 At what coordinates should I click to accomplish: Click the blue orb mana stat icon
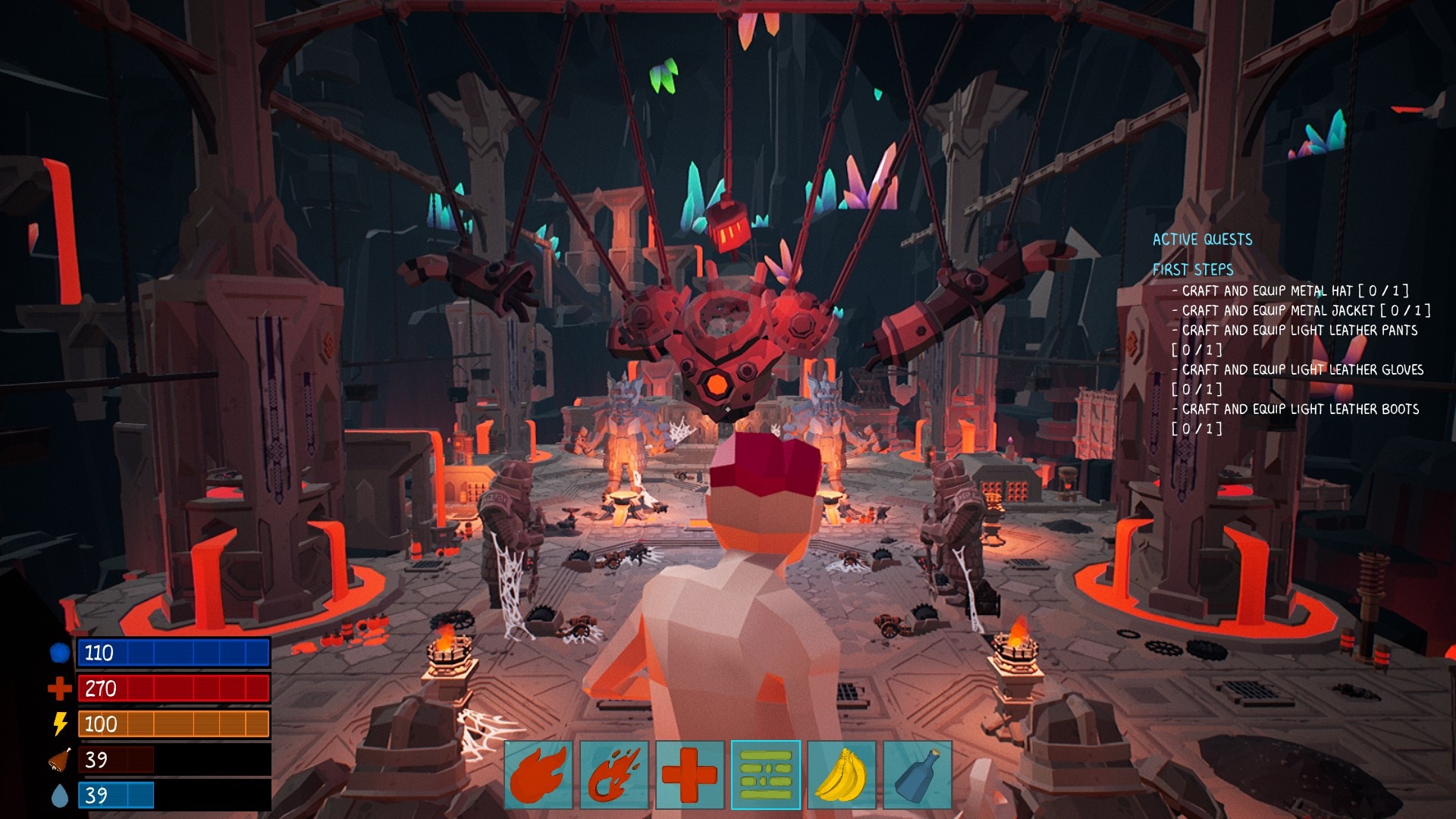(59, 653)
